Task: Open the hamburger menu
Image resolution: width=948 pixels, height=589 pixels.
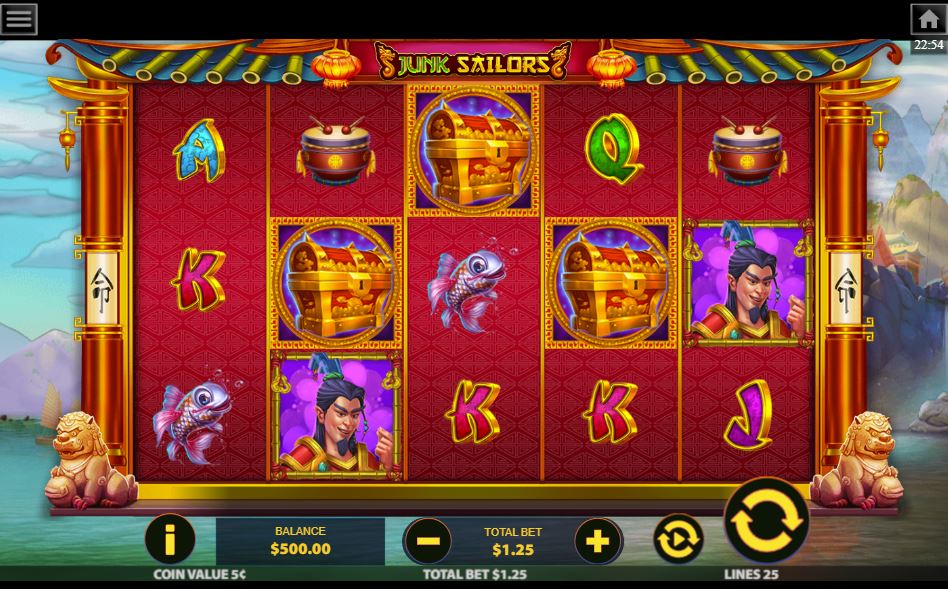Action: [20, 19]
